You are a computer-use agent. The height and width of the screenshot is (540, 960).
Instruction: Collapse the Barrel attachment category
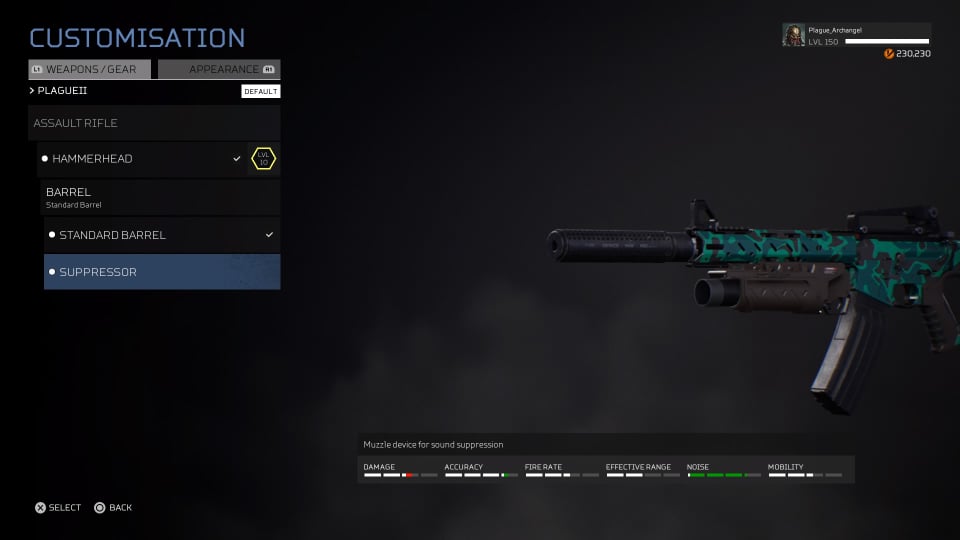(x=160, y=197)
